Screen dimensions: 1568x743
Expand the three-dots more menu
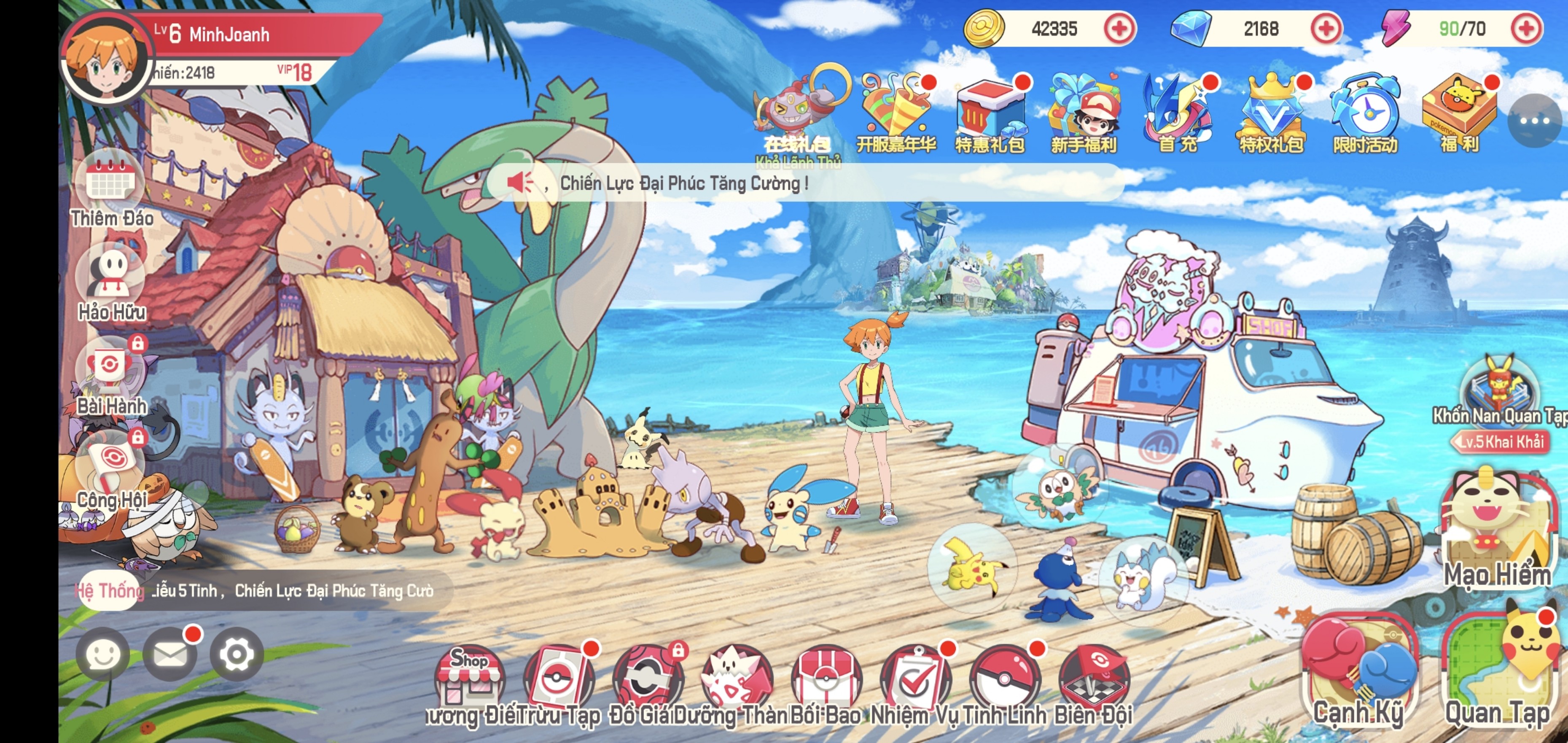1534,121
